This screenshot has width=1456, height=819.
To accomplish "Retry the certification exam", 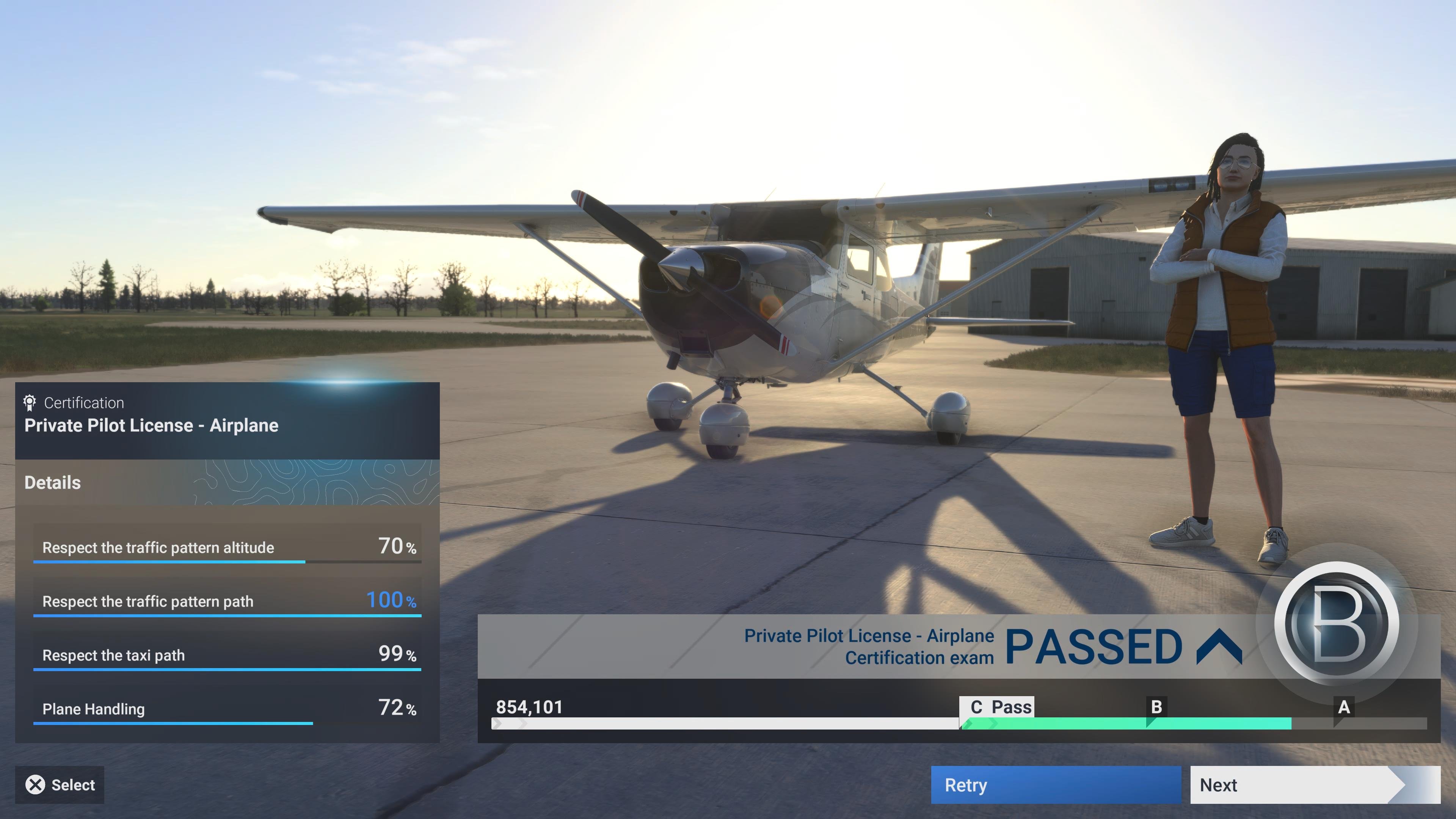I will point(1055,784).
